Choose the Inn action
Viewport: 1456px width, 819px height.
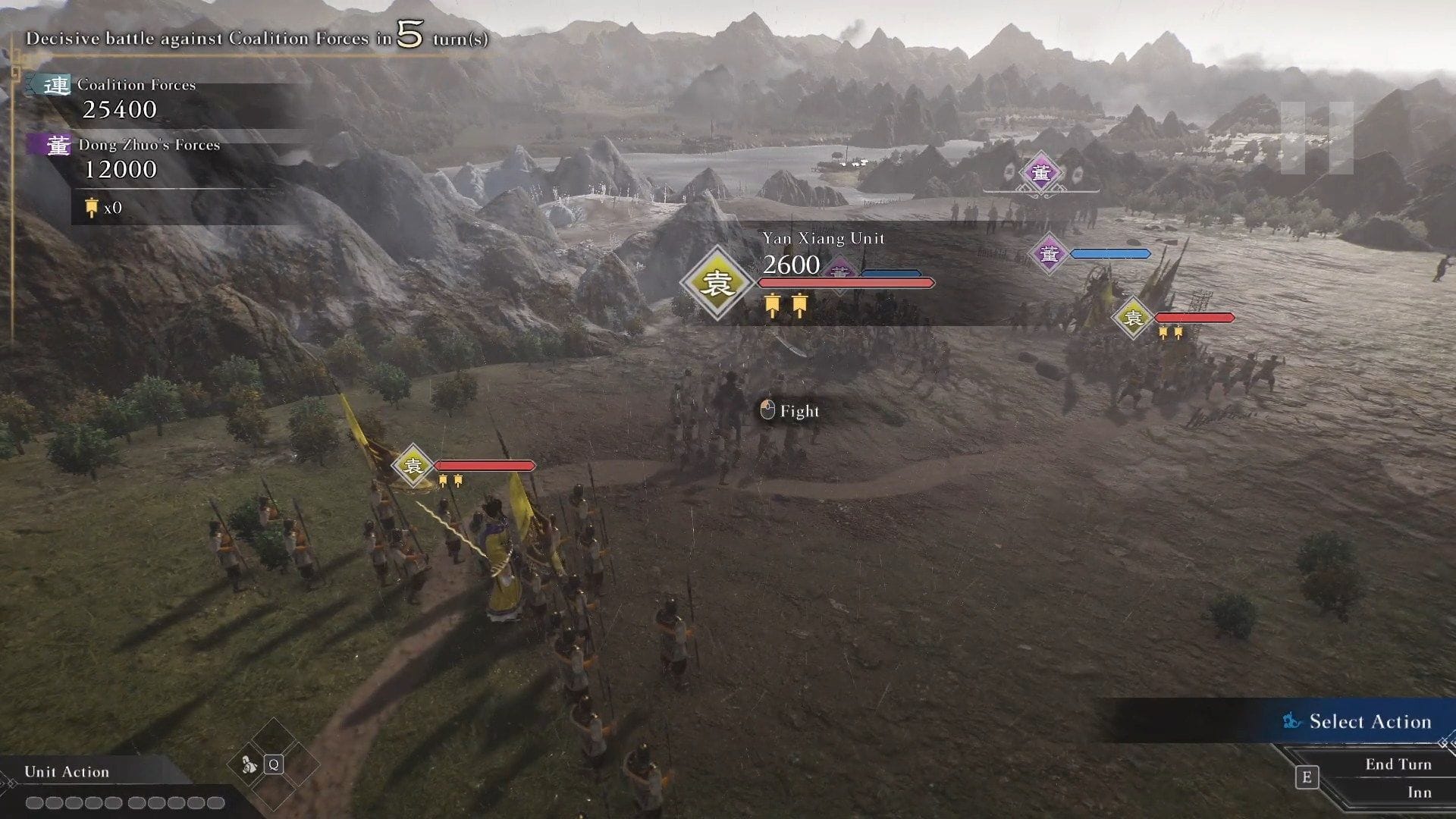[x=1419, y=792]
